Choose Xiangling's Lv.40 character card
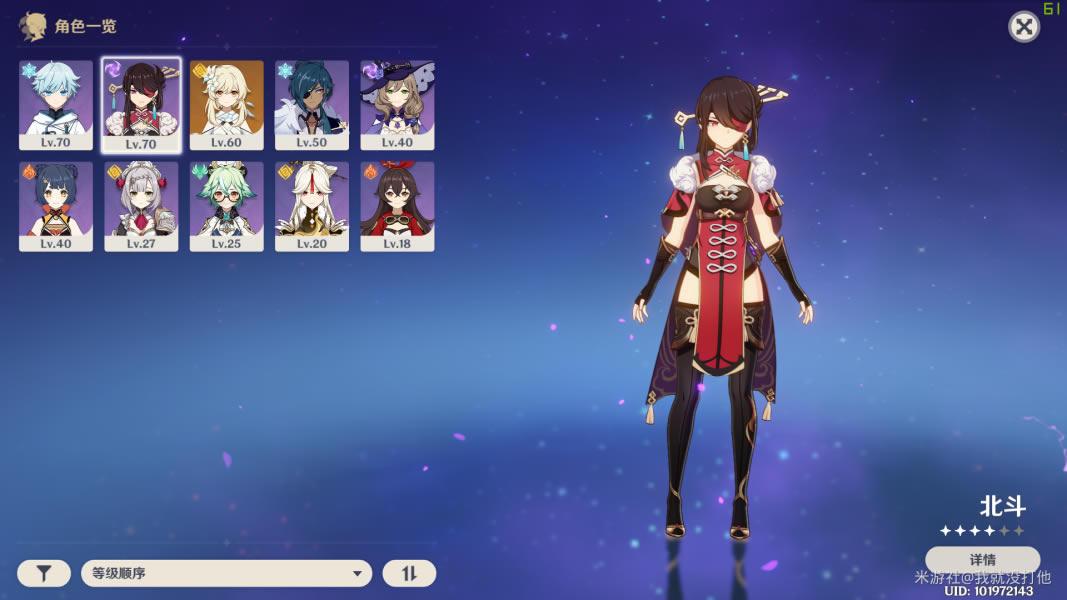 tap(56, 206)
